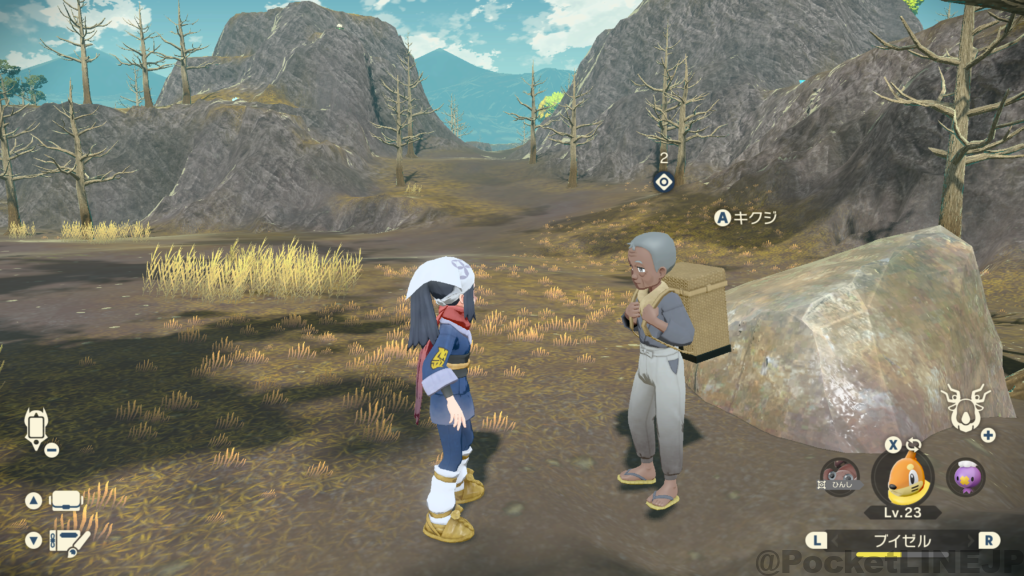Screen dimensions: 1024x576
Task: Open the satchel bag icon
Action: [65, 500]
